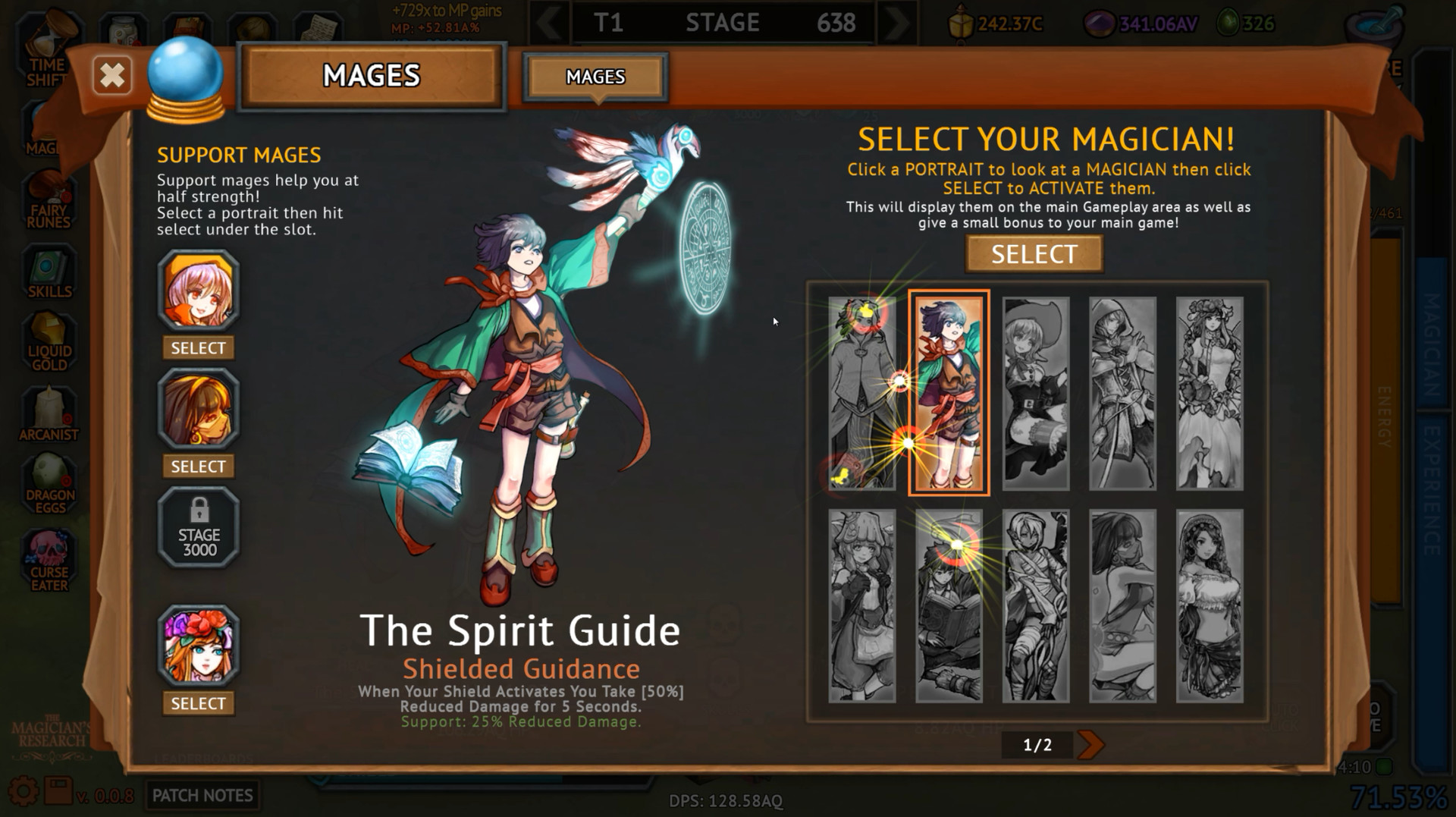Go to the next magician page
1456x817 pixels.
point(1090,745)
